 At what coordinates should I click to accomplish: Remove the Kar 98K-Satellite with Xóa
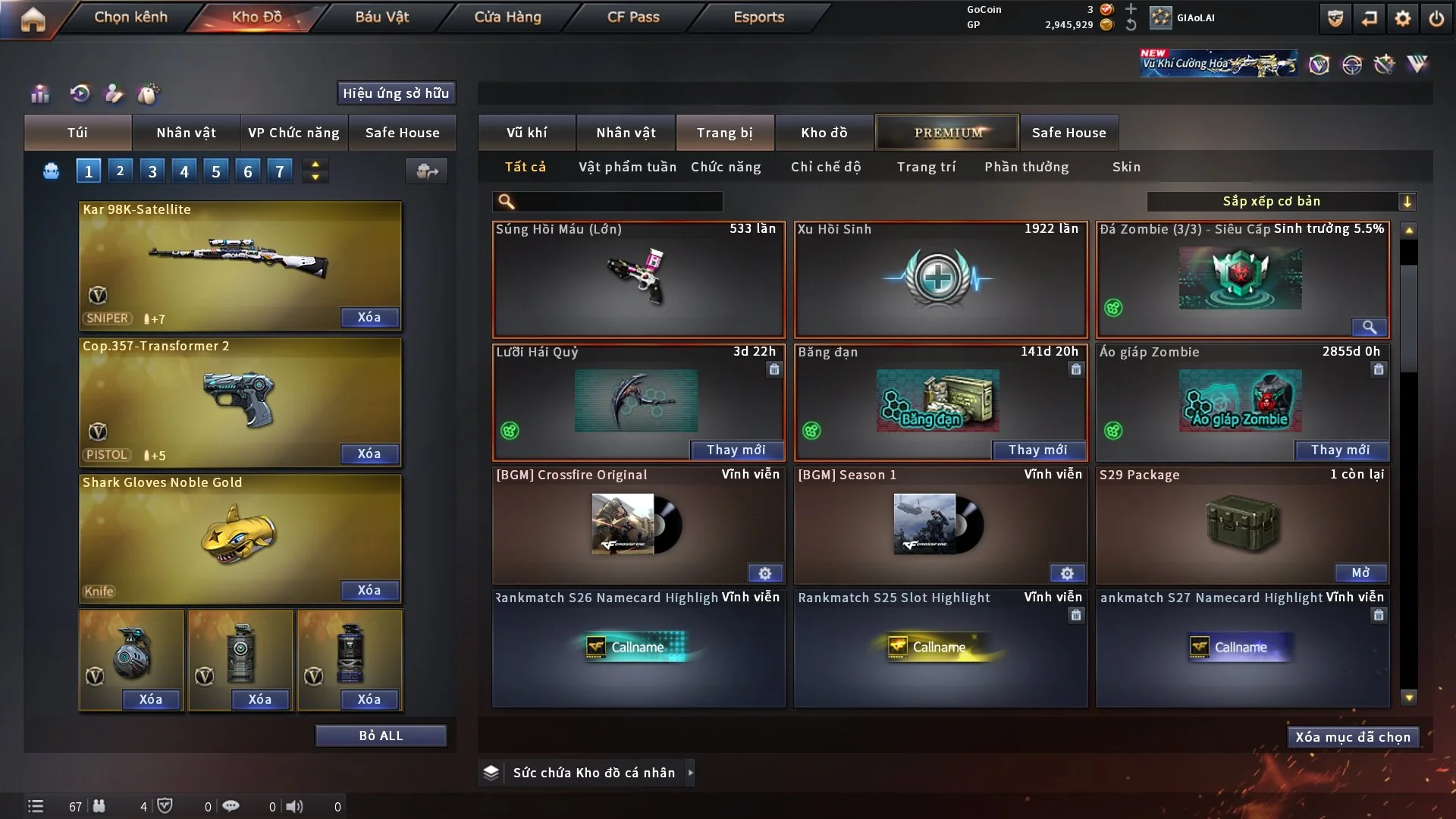369,318
